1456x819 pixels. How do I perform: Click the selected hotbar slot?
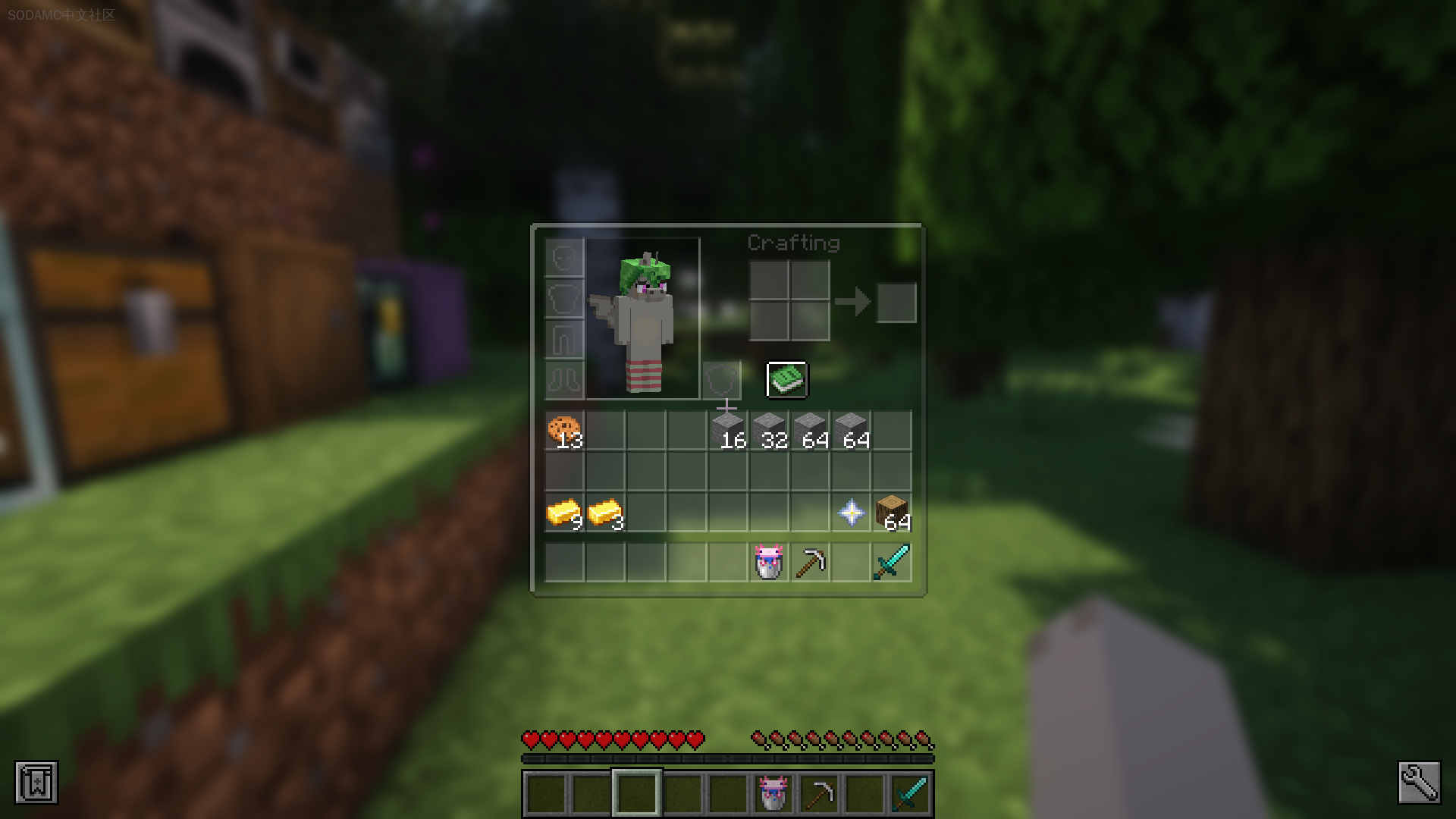click(635, 793)
